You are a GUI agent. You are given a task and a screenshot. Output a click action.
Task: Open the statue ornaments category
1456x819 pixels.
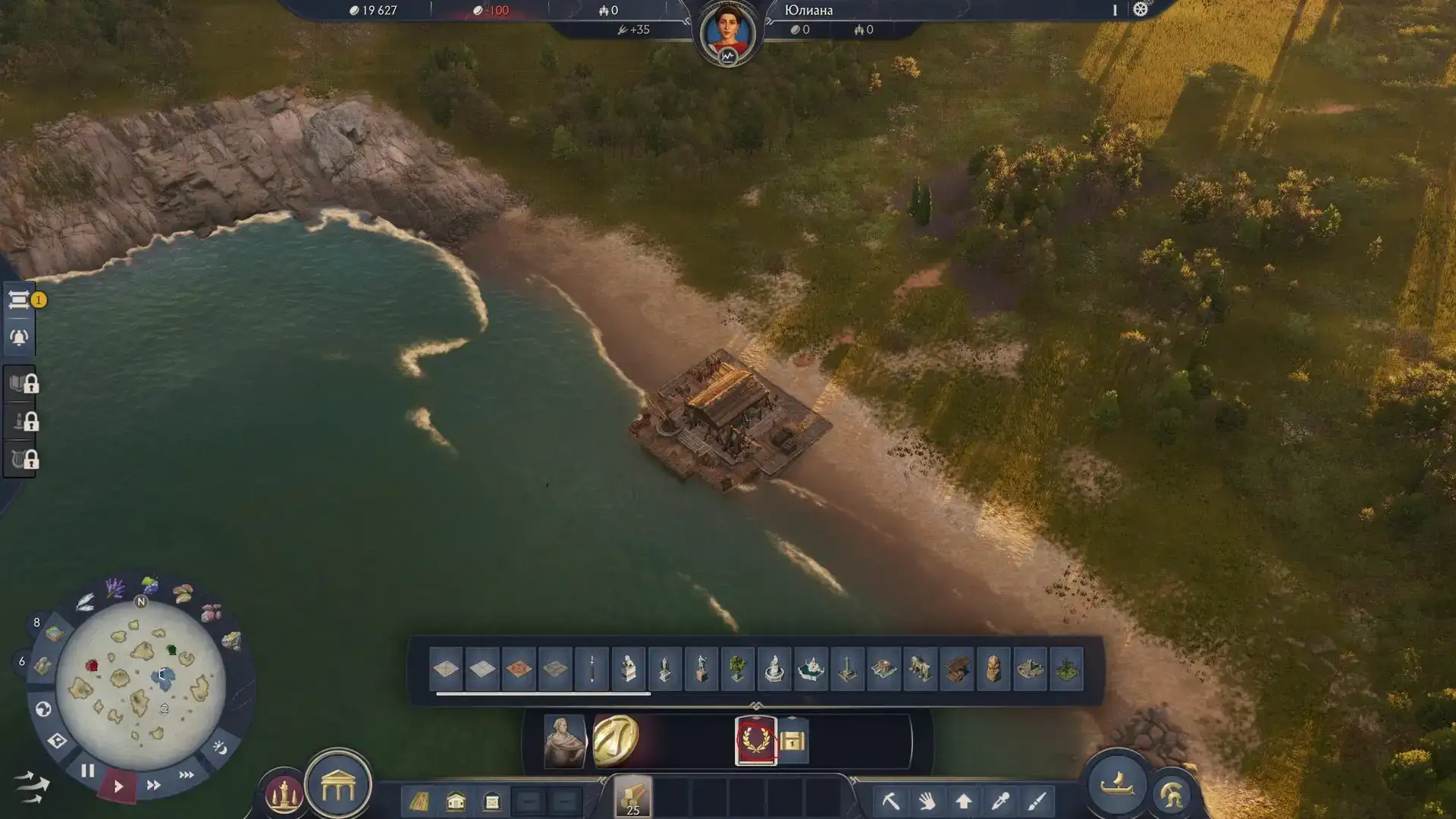(x=284, y=794)
